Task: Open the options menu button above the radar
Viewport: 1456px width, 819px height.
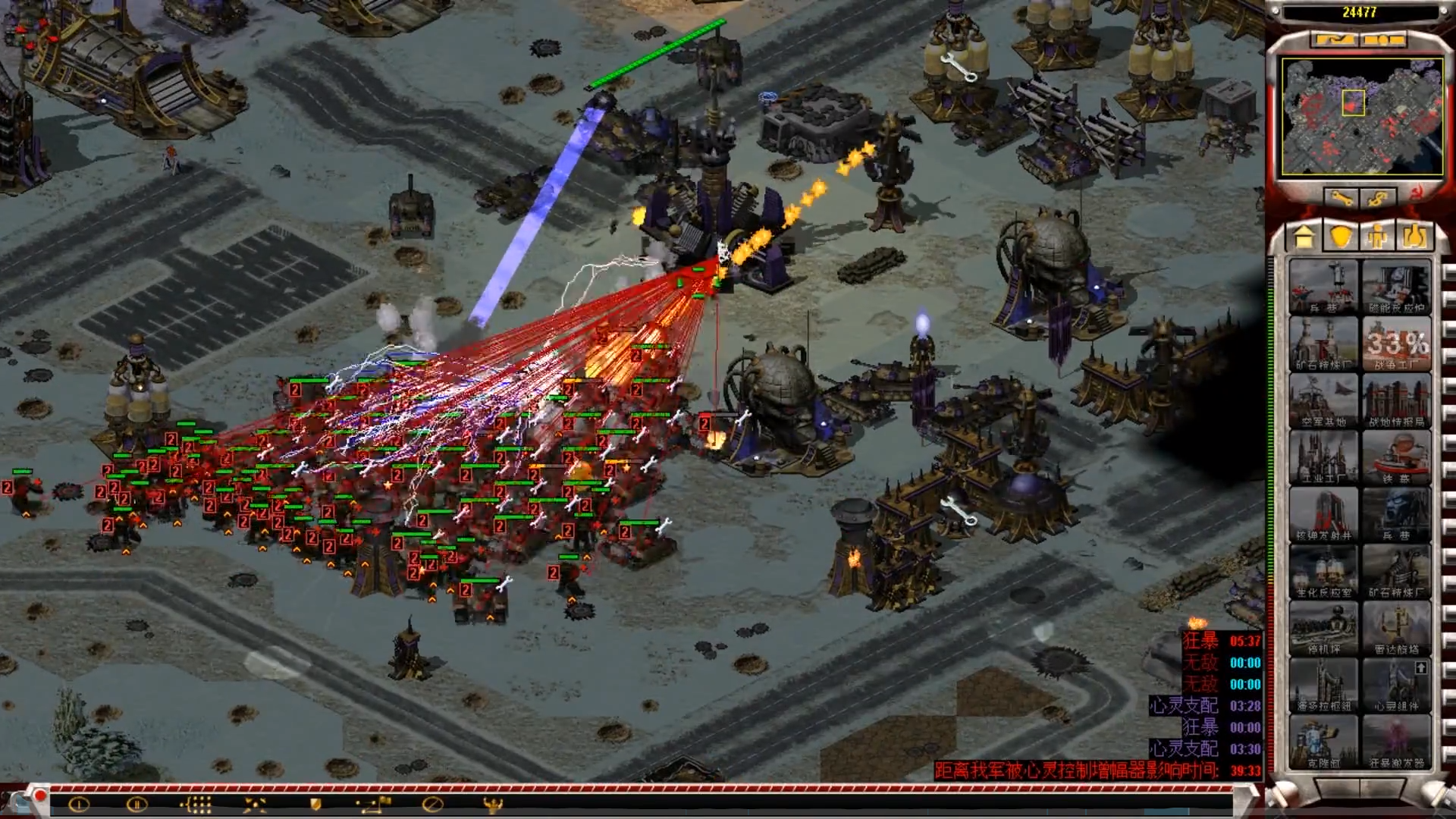Action: (x=1385, y=39)
